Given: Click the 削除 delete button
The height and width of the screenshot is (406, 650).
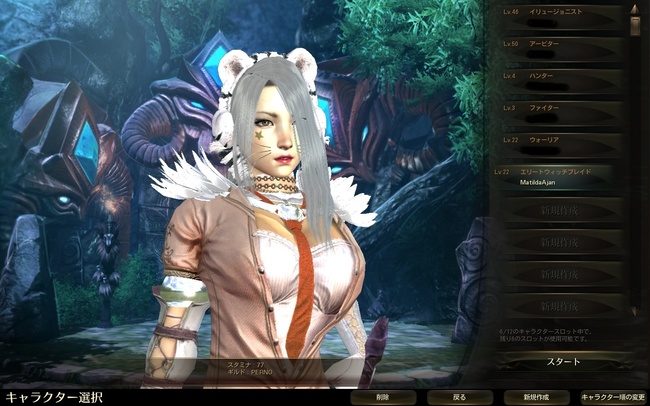Looking at the screenshot, I should click(x=383, y=397).
